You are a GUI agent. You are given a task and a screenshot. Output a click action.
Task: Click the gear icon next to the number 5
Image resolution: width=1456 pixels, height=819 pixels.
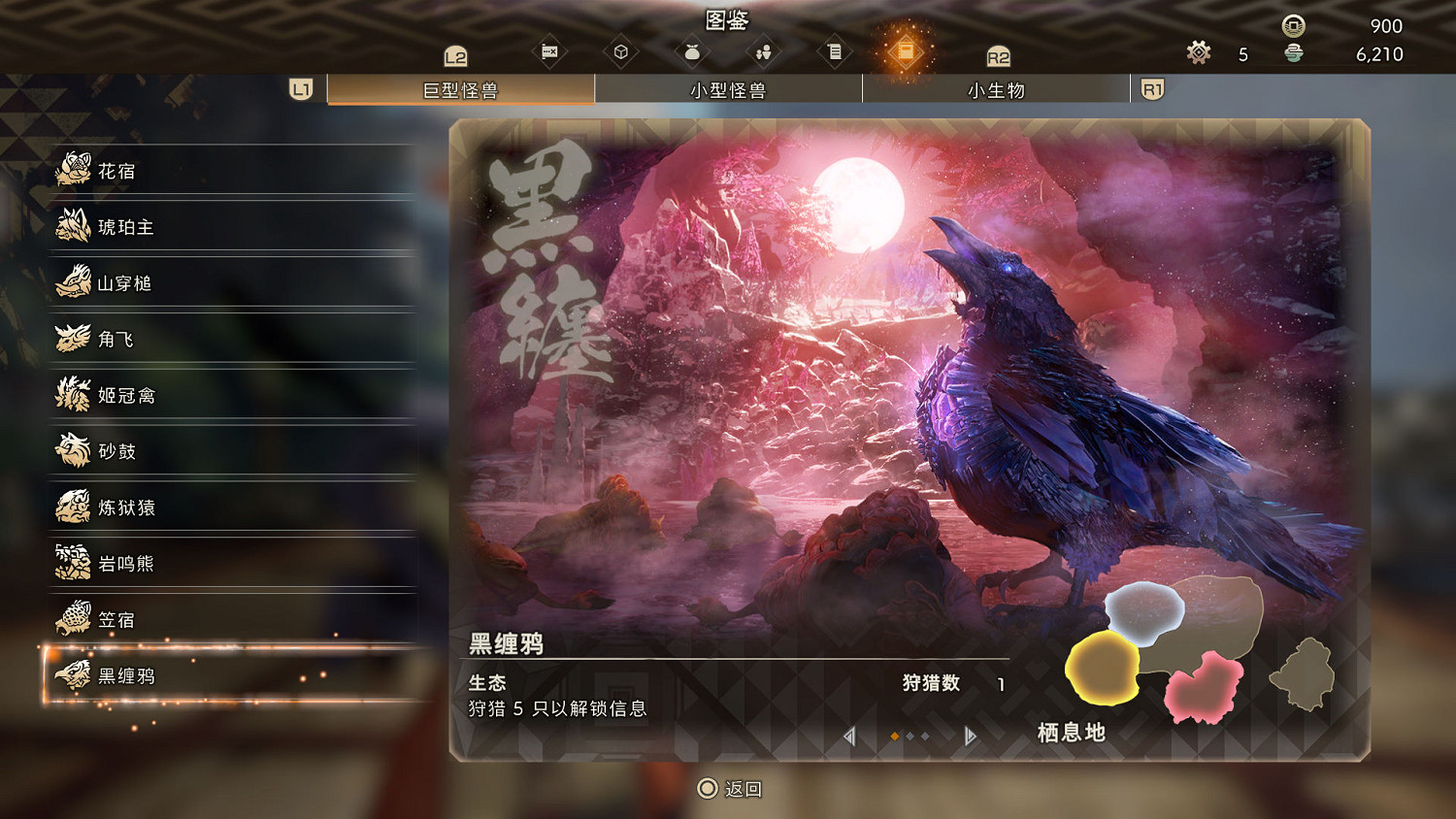(1198, 53)
